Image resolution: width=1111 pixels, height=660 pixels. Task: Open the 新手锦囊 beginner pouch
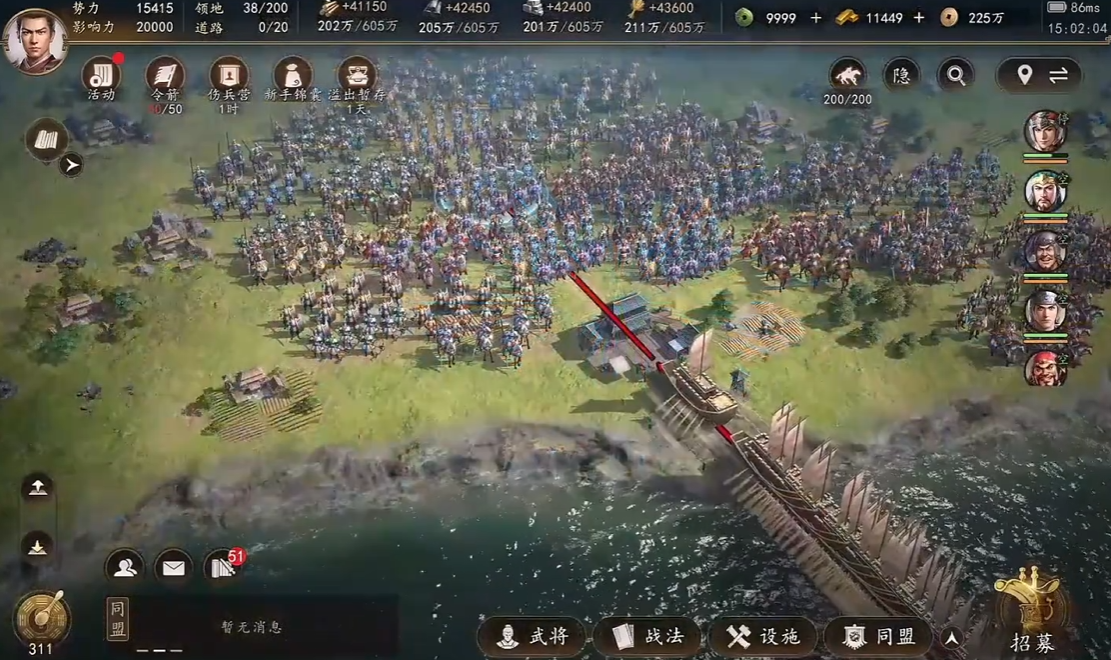coord(293,76)
